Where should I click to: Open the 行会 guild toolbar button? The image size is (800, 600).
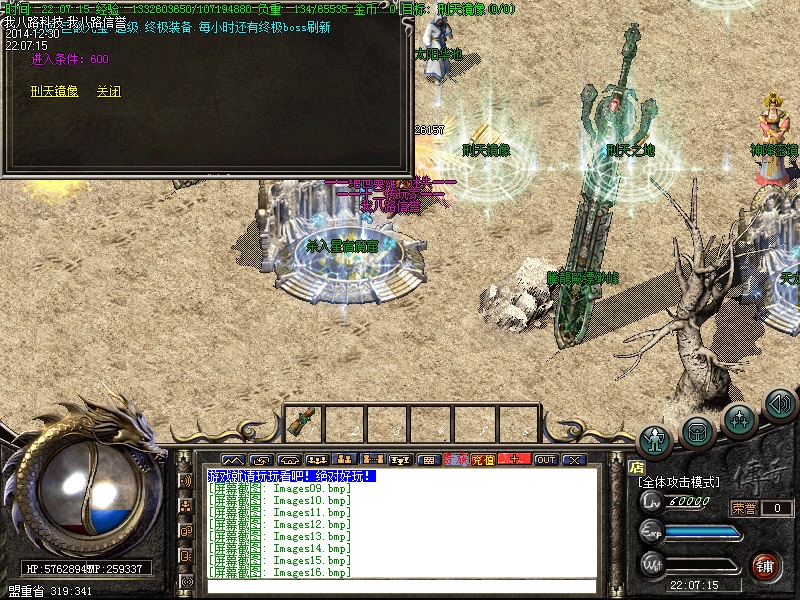pyautogui.click(x=456, y=460)
